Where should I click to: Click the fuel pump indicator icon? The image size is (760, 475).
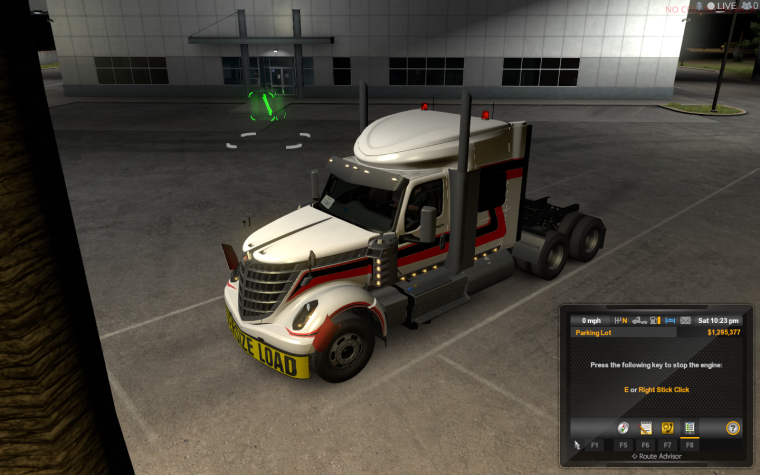(x=654, y=321)
